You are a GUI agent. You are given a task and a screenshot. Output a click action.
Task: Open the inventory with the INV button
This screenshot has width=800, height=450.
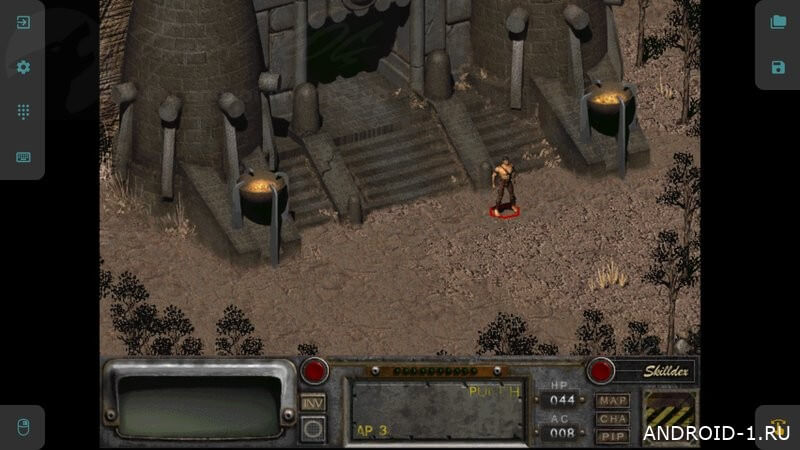pos(313,402)
